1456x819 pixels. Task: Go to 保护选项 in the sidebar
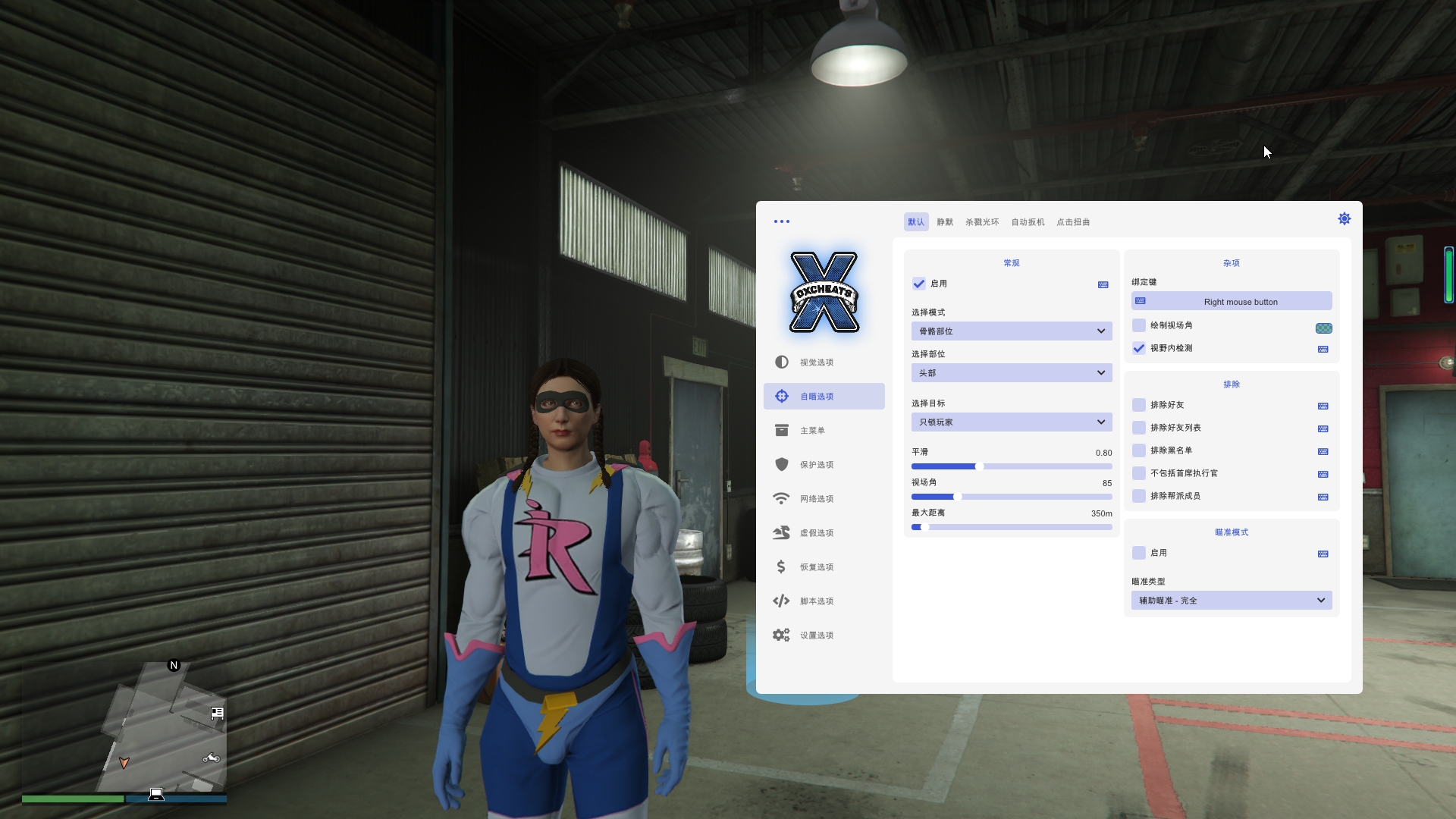[816, 465]
